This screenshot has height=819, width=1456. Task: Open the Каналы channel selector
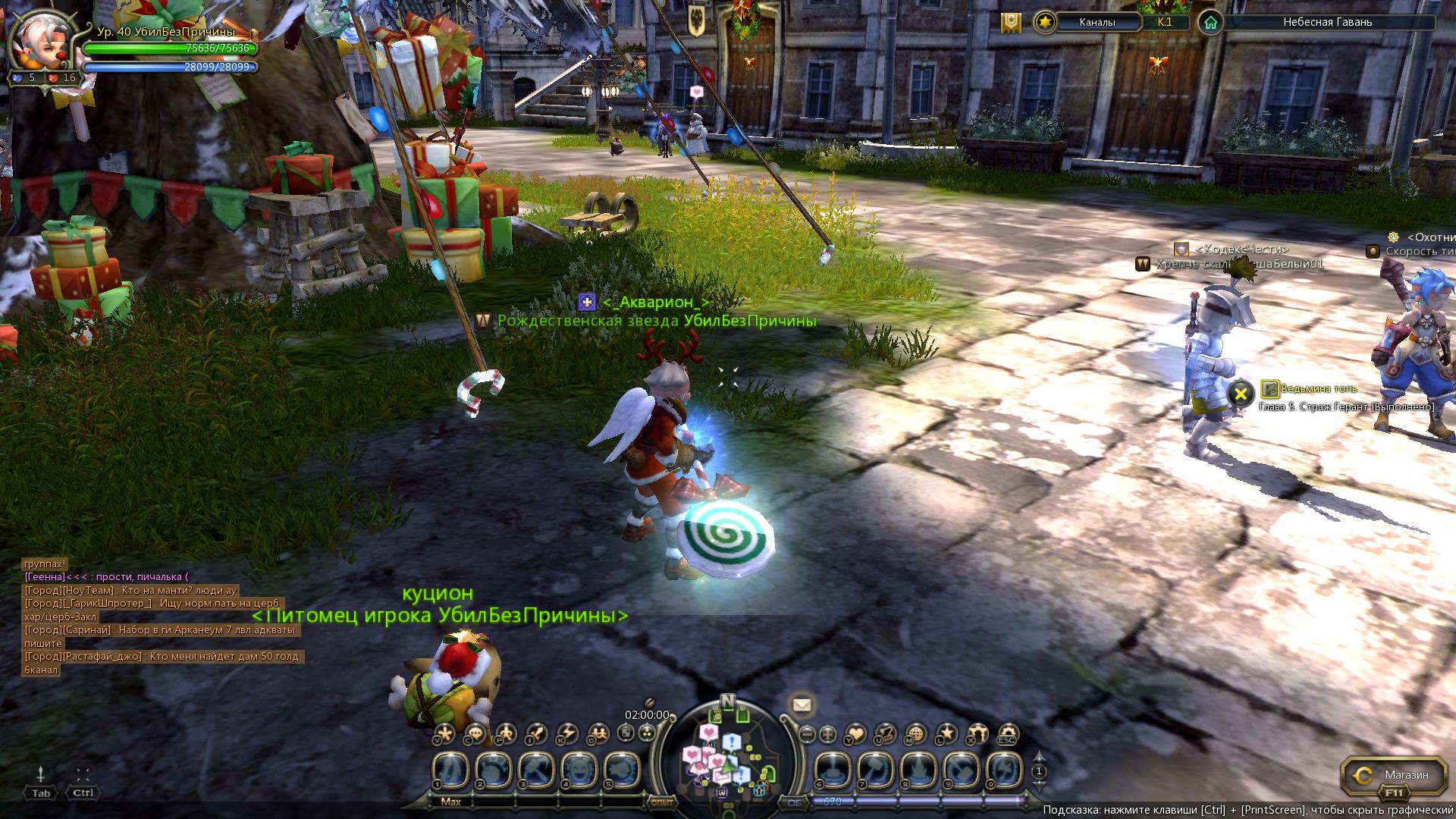[1097, 22]
